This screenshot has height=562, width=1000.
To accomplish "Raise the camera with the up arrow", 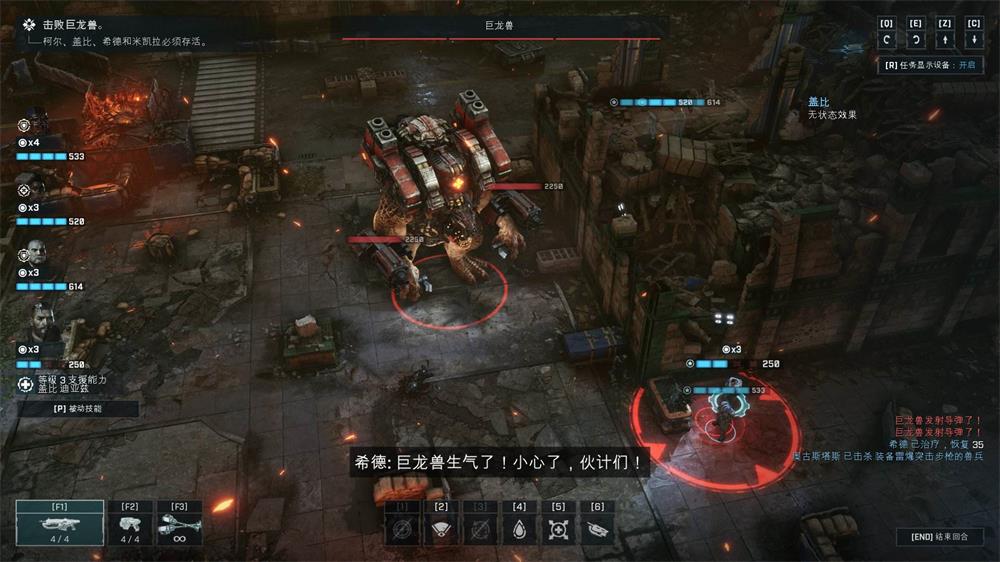I will click(x=945, y=40).
